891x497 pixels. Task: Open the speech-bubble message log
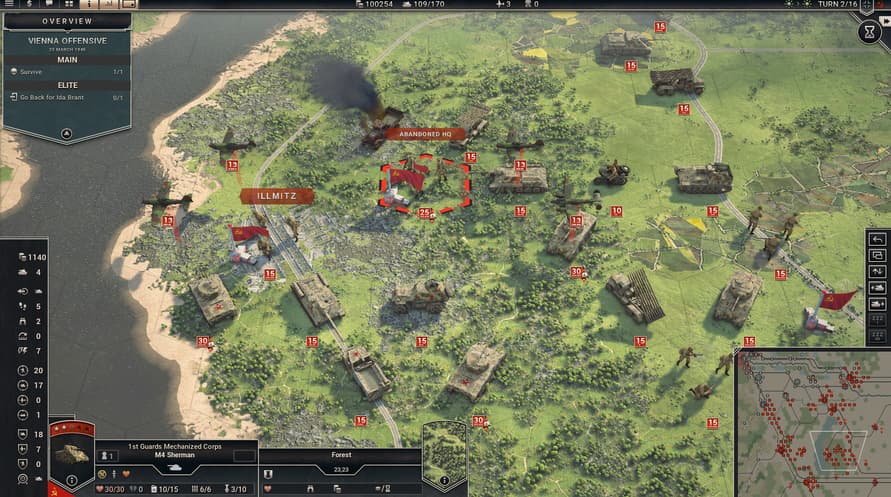pyautogui.click(x=48, y=4)
